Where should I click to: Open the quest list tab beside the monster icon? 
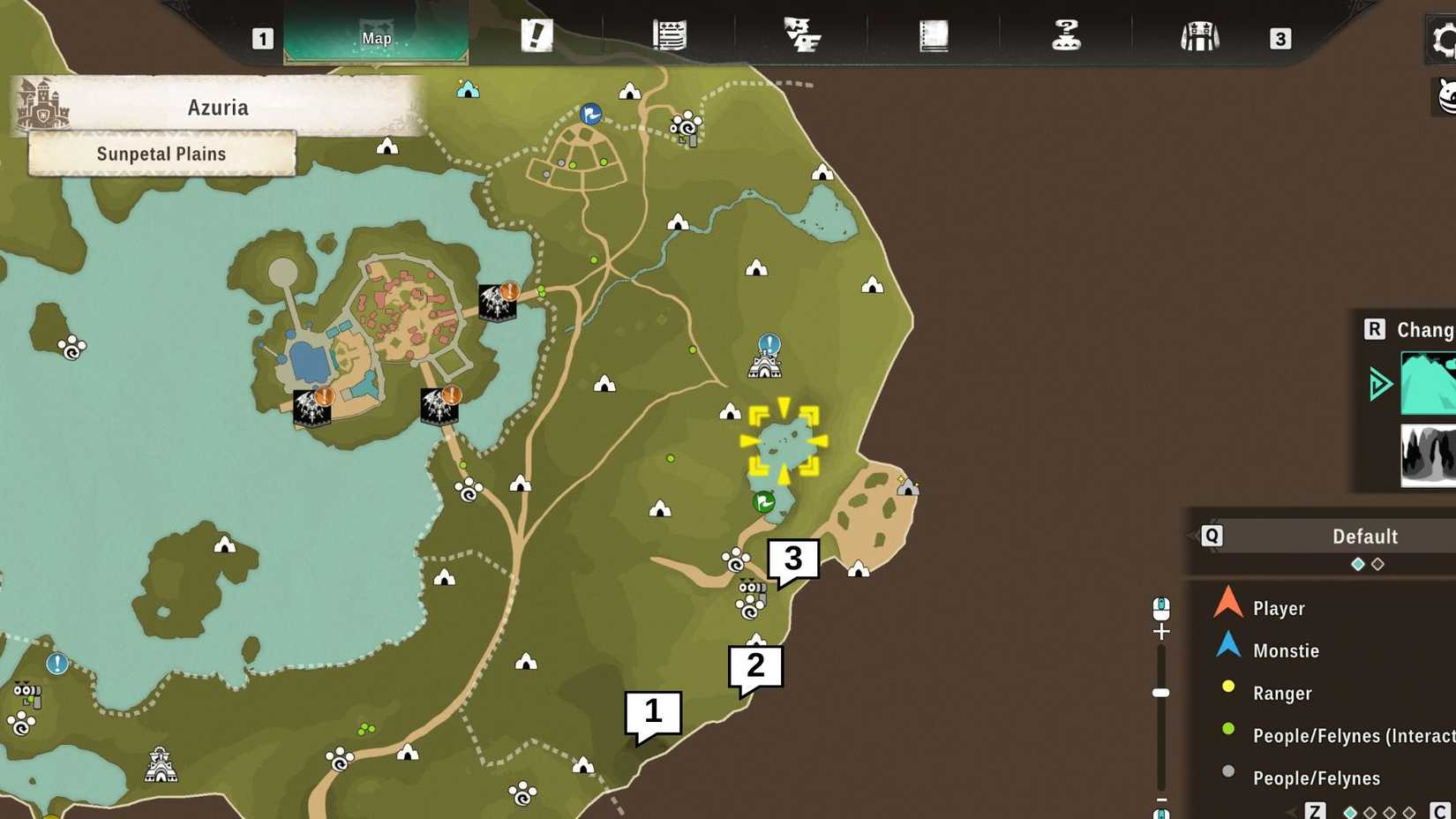[668, 35]
